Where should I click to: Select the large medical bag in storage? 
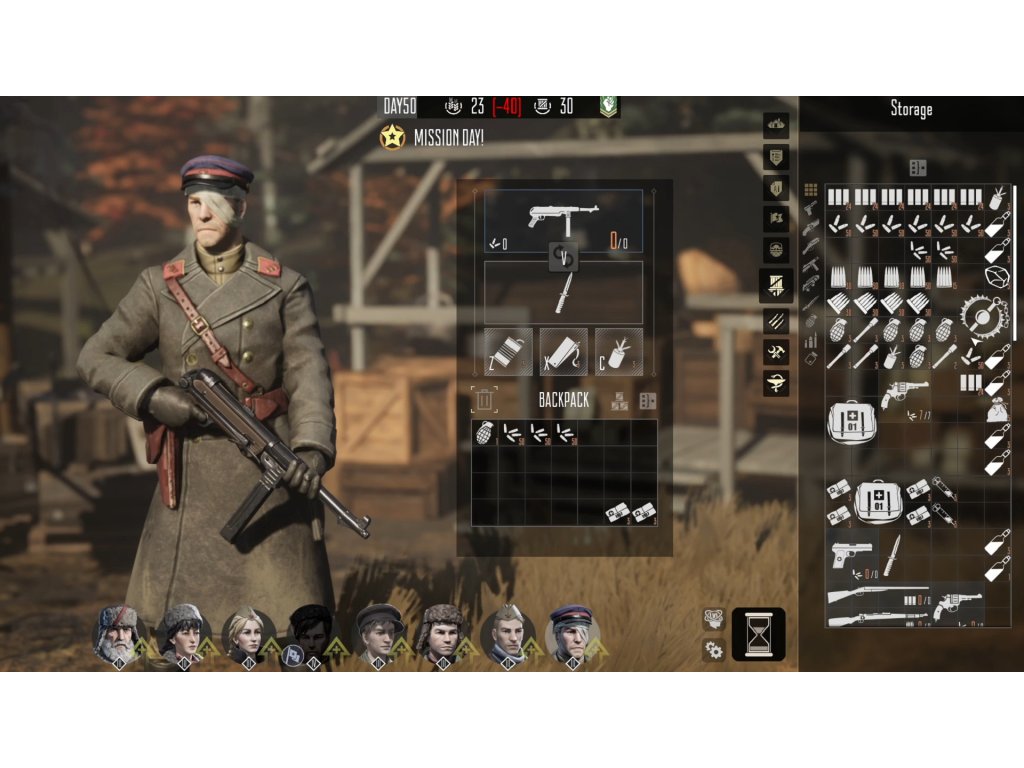(x=850, y=421)
